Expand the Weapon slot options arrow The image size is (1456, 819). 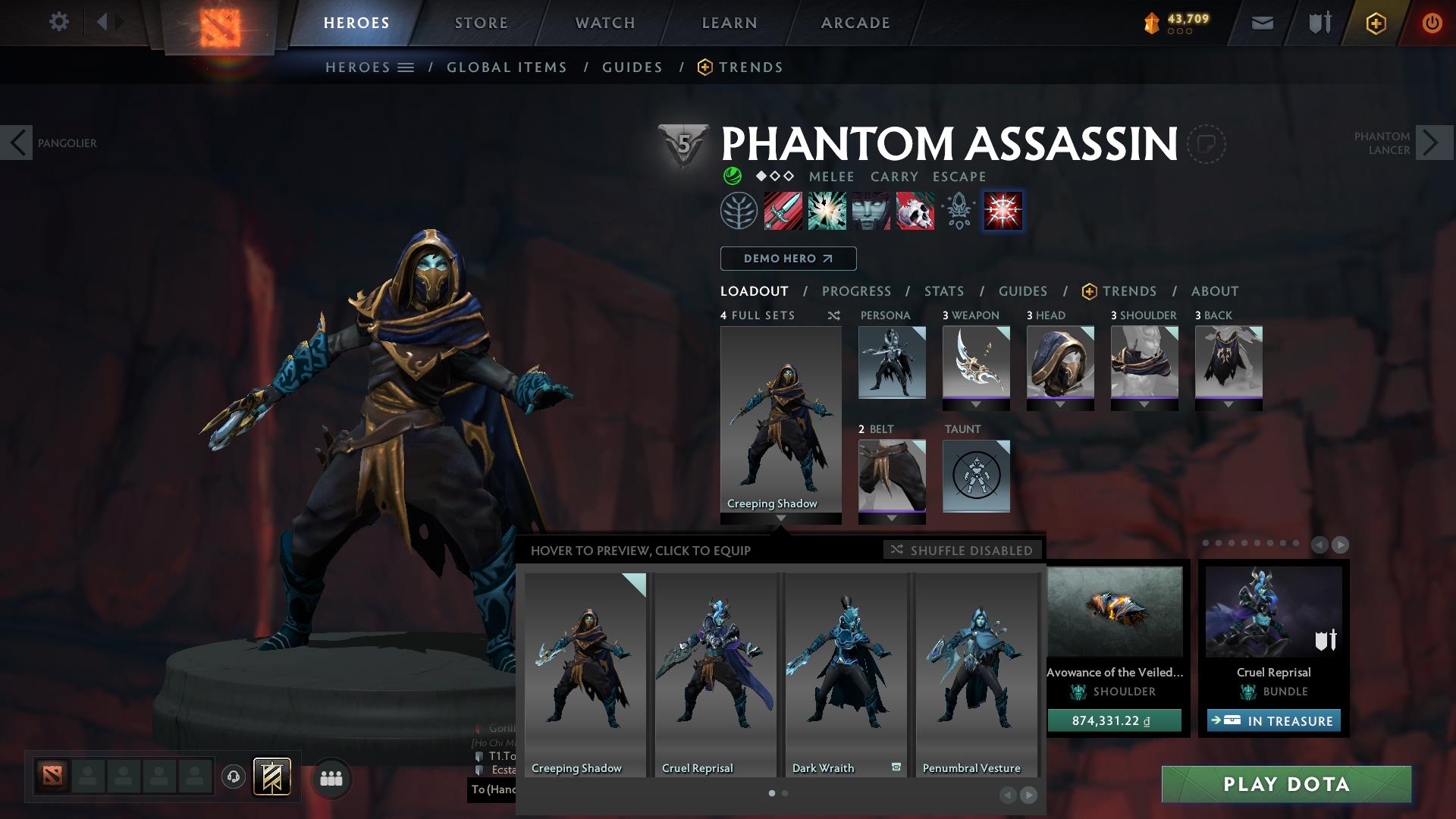977,405
